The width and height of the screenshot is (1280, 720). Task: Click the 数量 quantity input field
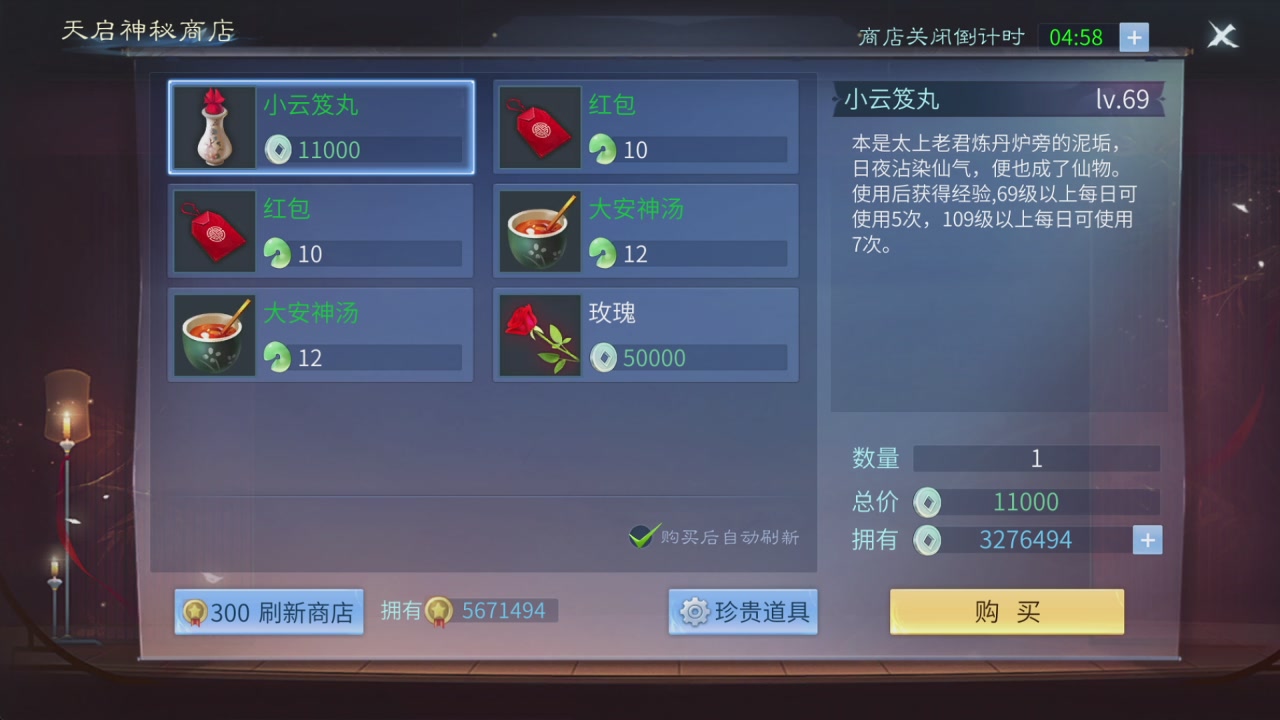click(1036, 458)
